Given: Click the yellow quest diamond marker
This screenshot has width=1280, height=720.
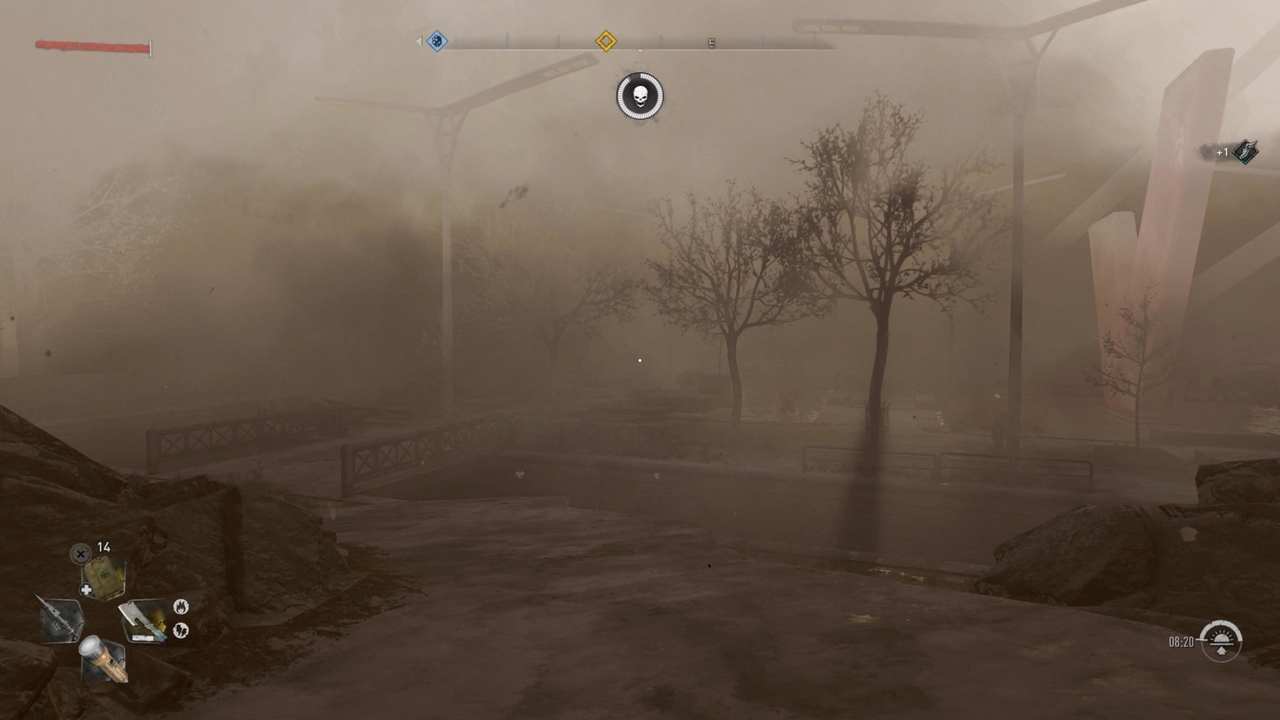Looking at the screenshot, I should [606, 41].
